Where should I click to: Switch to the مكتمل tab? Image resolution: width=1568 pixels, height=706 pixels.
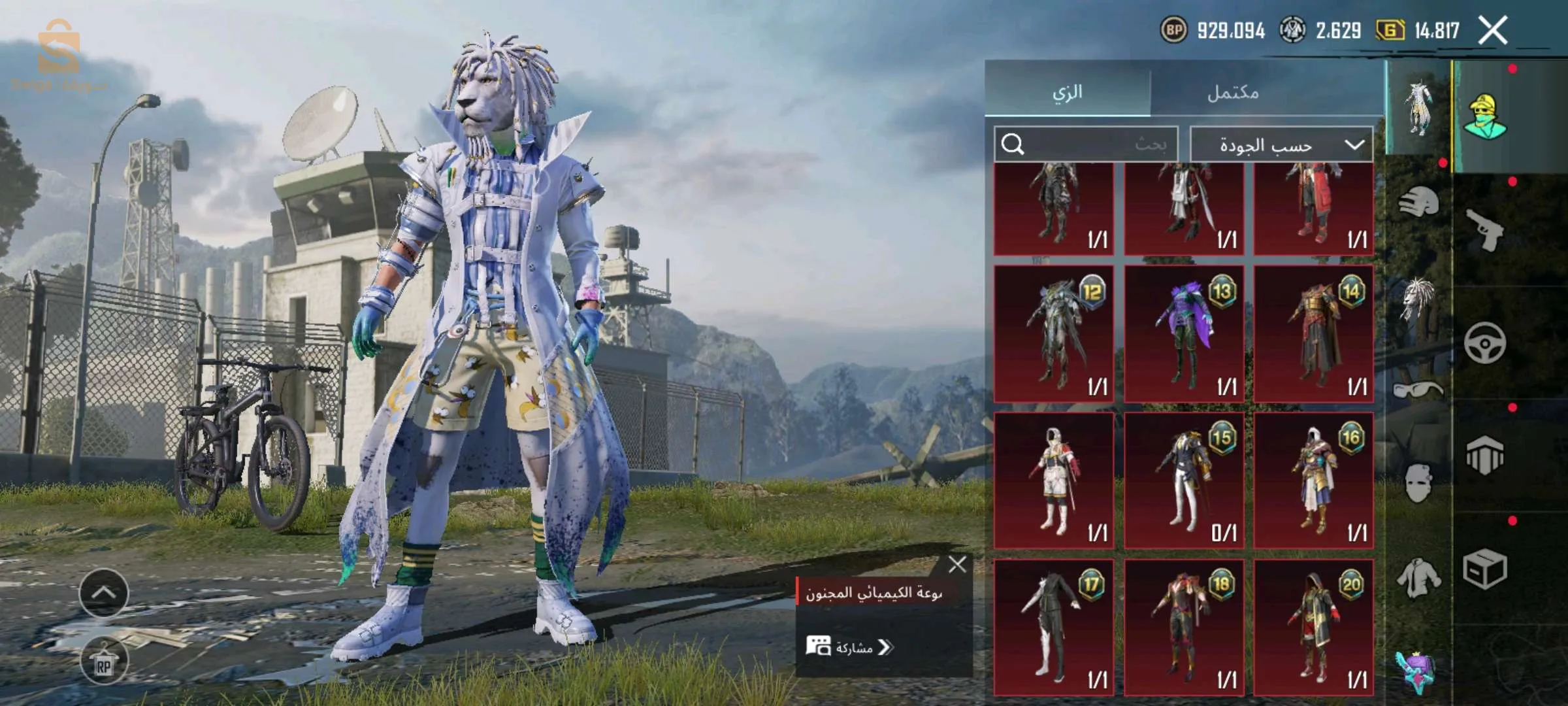pyautogui.click(x=1232, y=92)
